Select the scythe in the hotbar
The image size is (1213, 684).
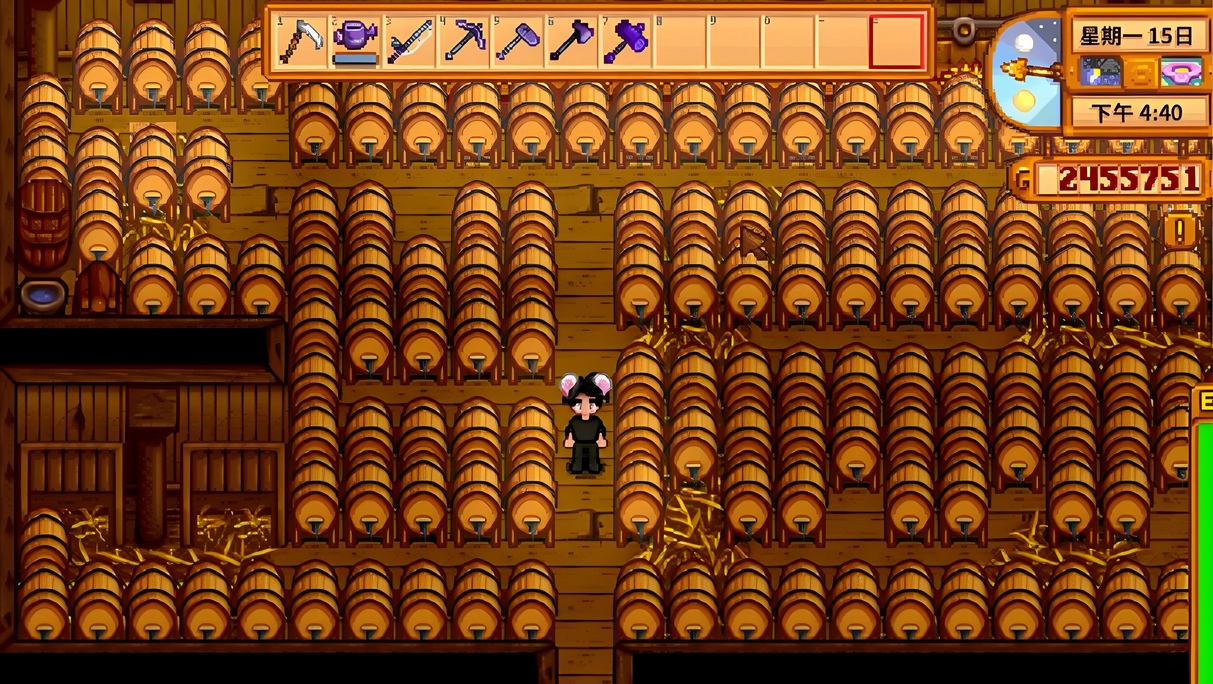tap(300, 42)
